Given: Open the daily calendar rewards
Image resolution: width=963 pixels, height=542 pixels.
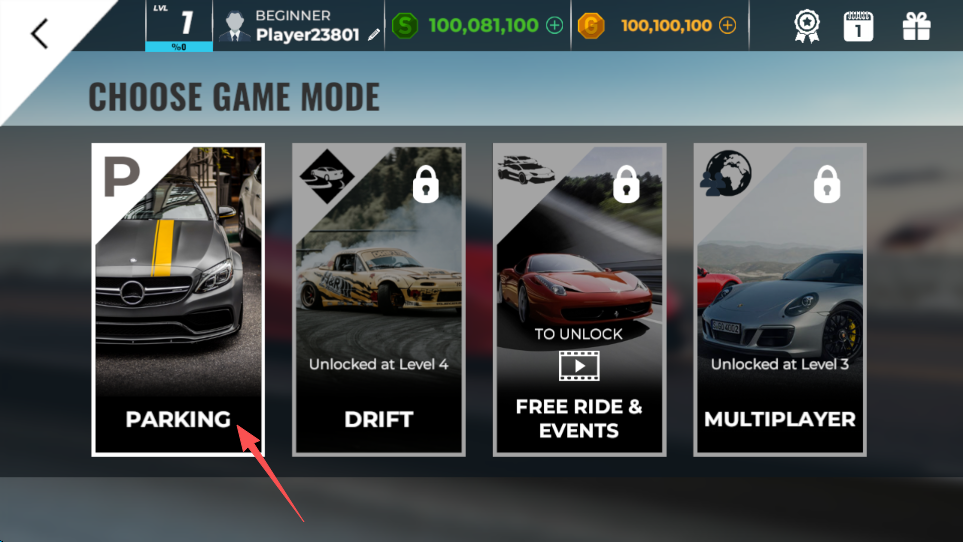Looking at the screenshot, I should click(x=858, y=27).
